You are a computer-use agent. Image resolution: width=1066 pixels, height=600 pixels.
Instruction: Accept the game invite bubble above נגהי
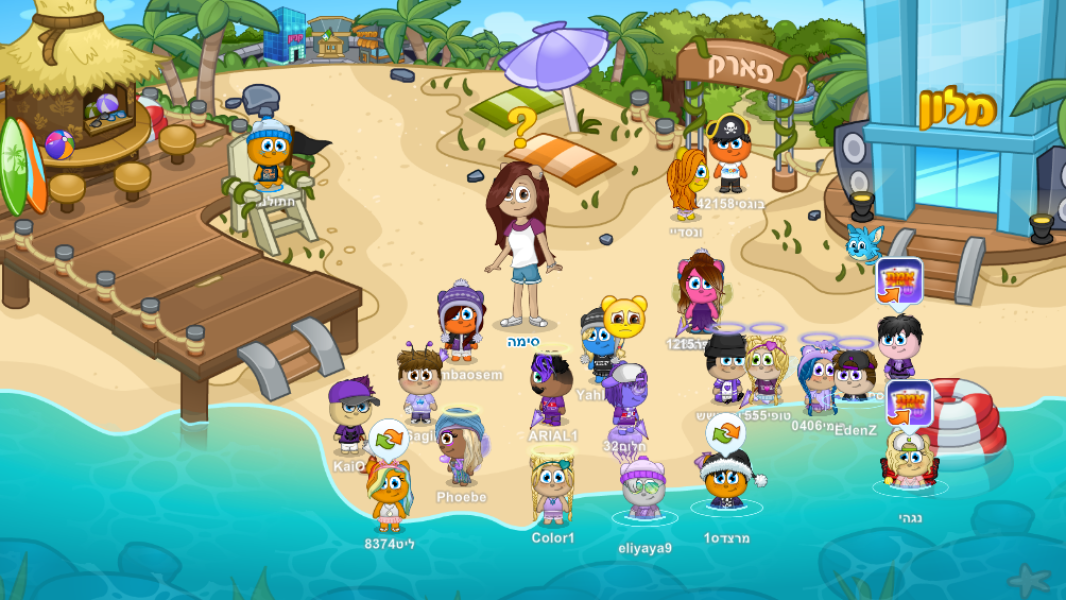point(908,402)
